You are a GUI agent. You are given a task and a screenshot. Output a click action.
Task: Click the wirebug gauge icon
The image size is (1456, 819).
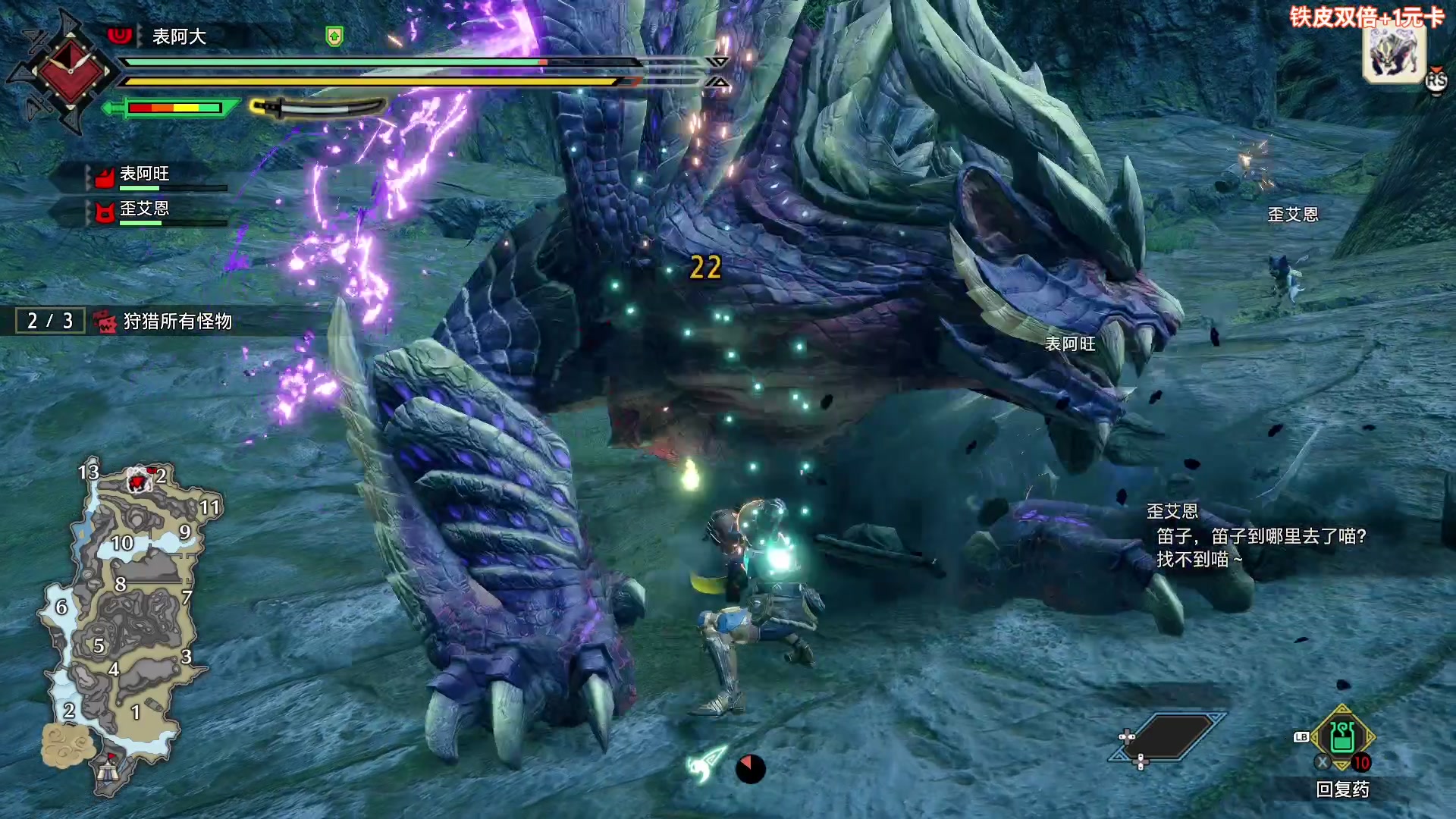707,764
